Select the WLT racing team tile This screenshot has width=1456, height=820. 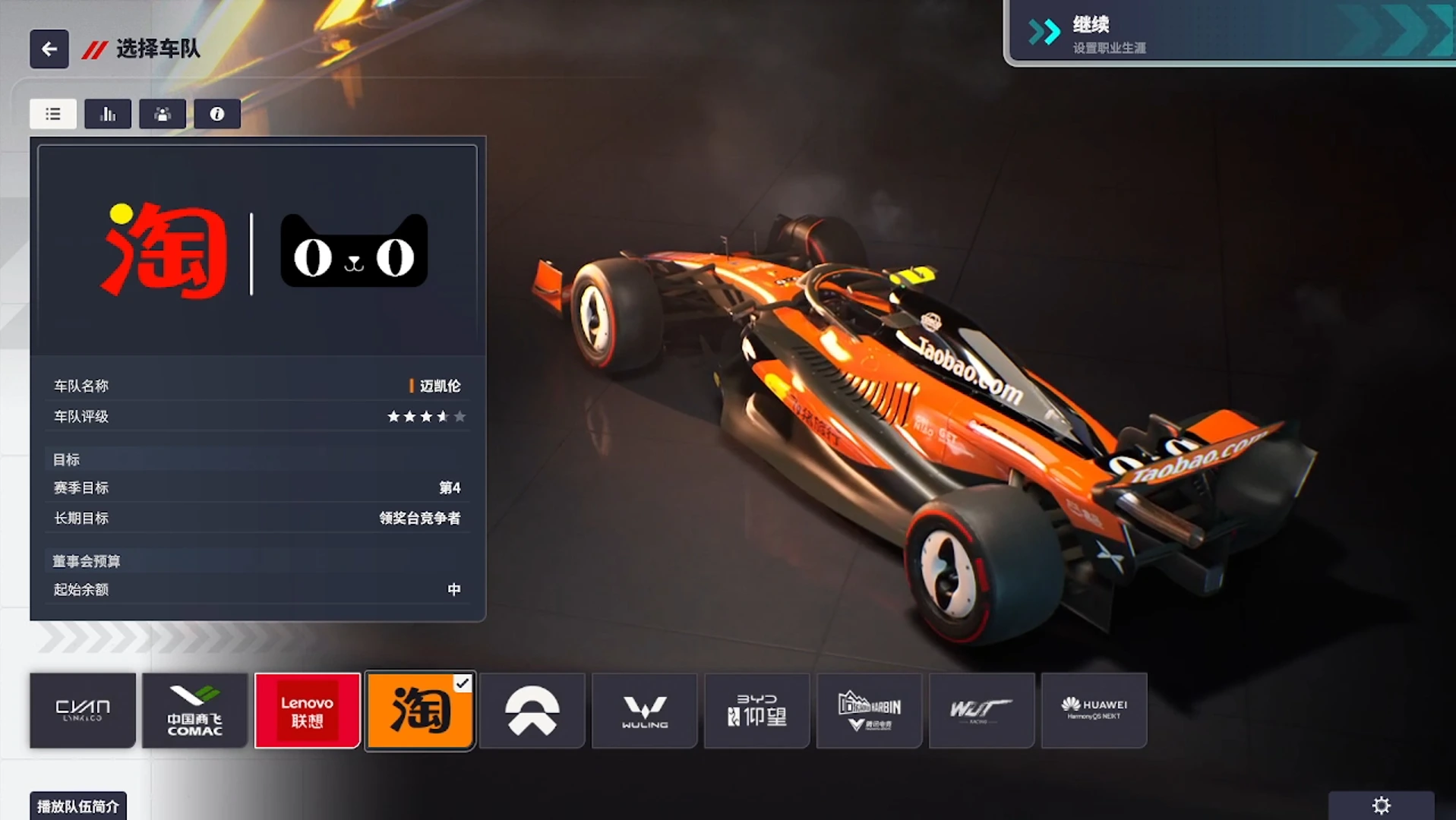tap(982, 711)
